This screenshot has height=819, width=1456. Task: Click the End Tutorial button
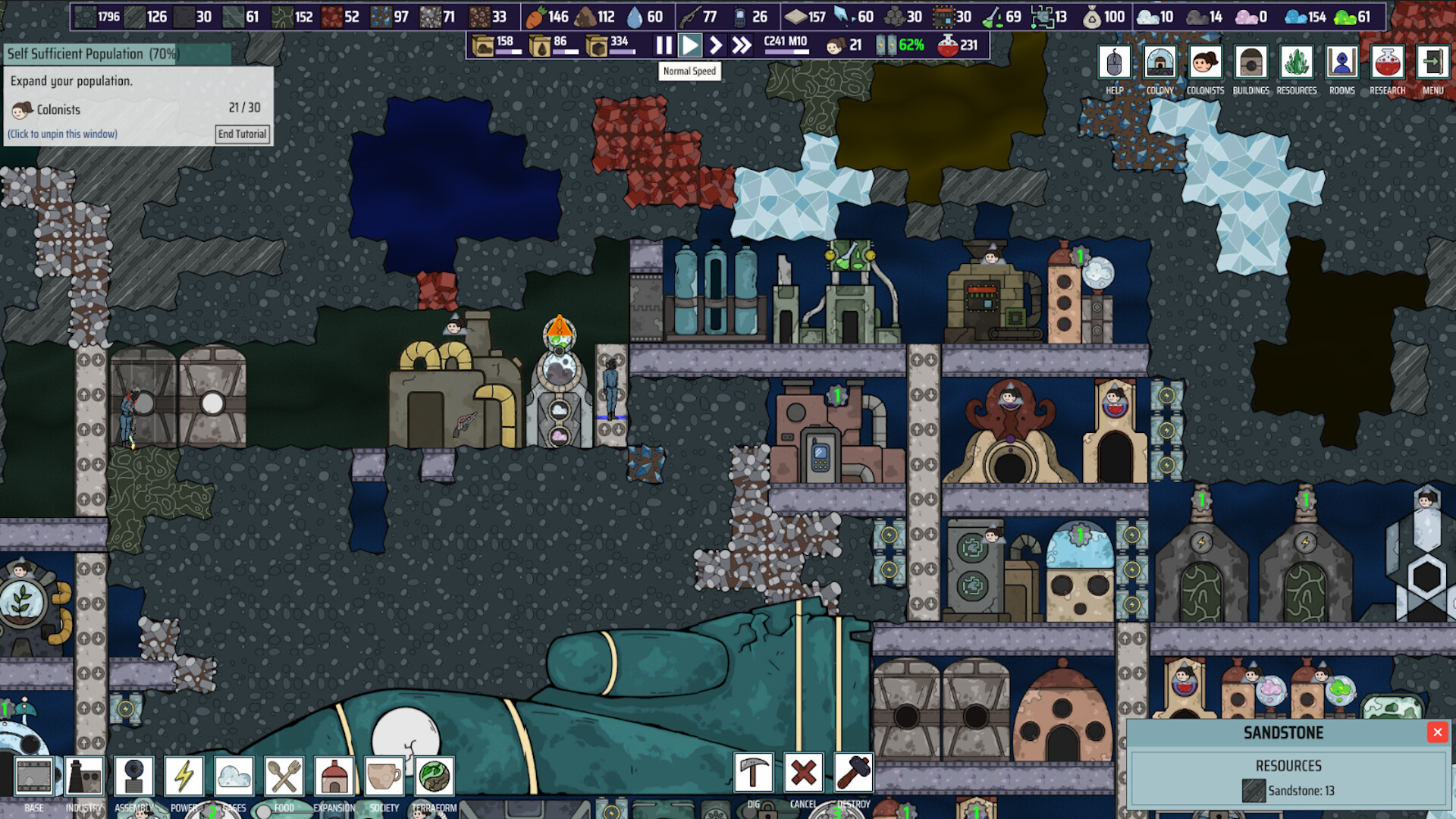[x=241, y=133]
